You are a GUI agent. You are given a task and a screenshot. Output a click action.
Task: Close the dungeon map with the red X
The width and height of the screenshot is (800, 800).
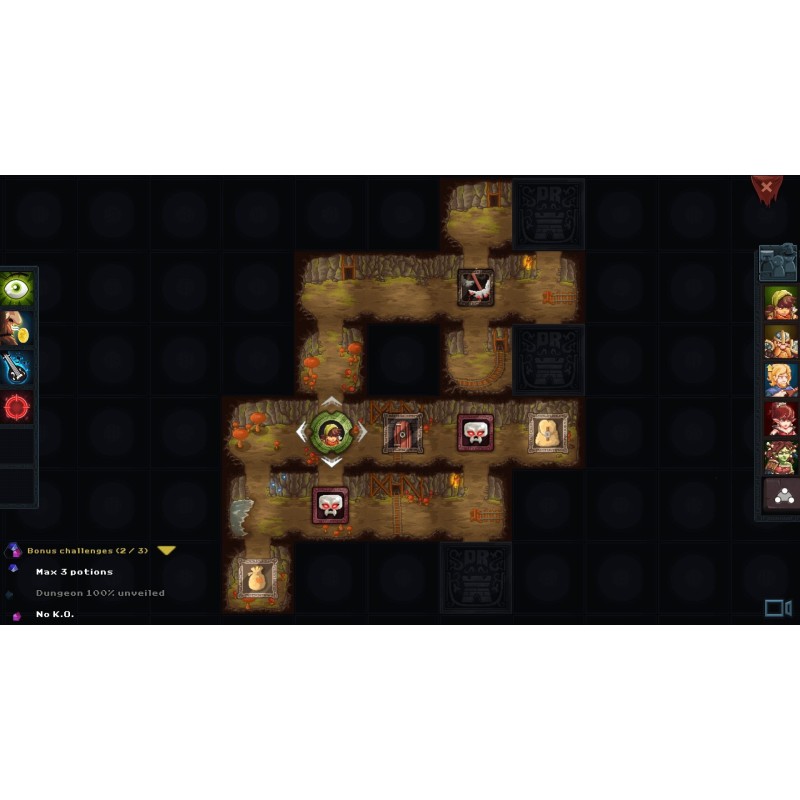pos(766,187)
